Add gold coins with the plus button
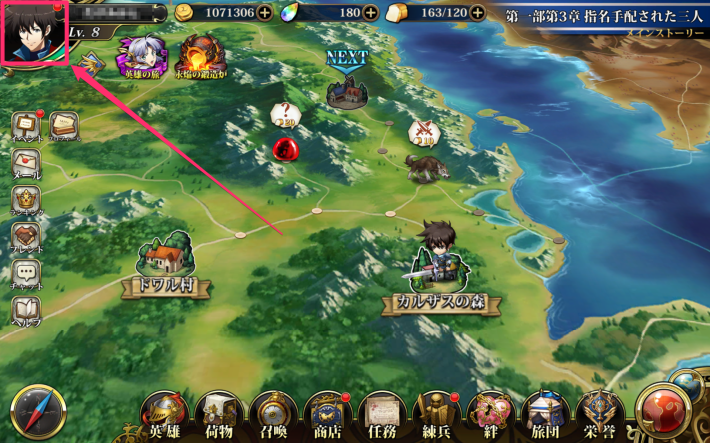The width and height of the screenshot is (710, 443). click(264, 13)
